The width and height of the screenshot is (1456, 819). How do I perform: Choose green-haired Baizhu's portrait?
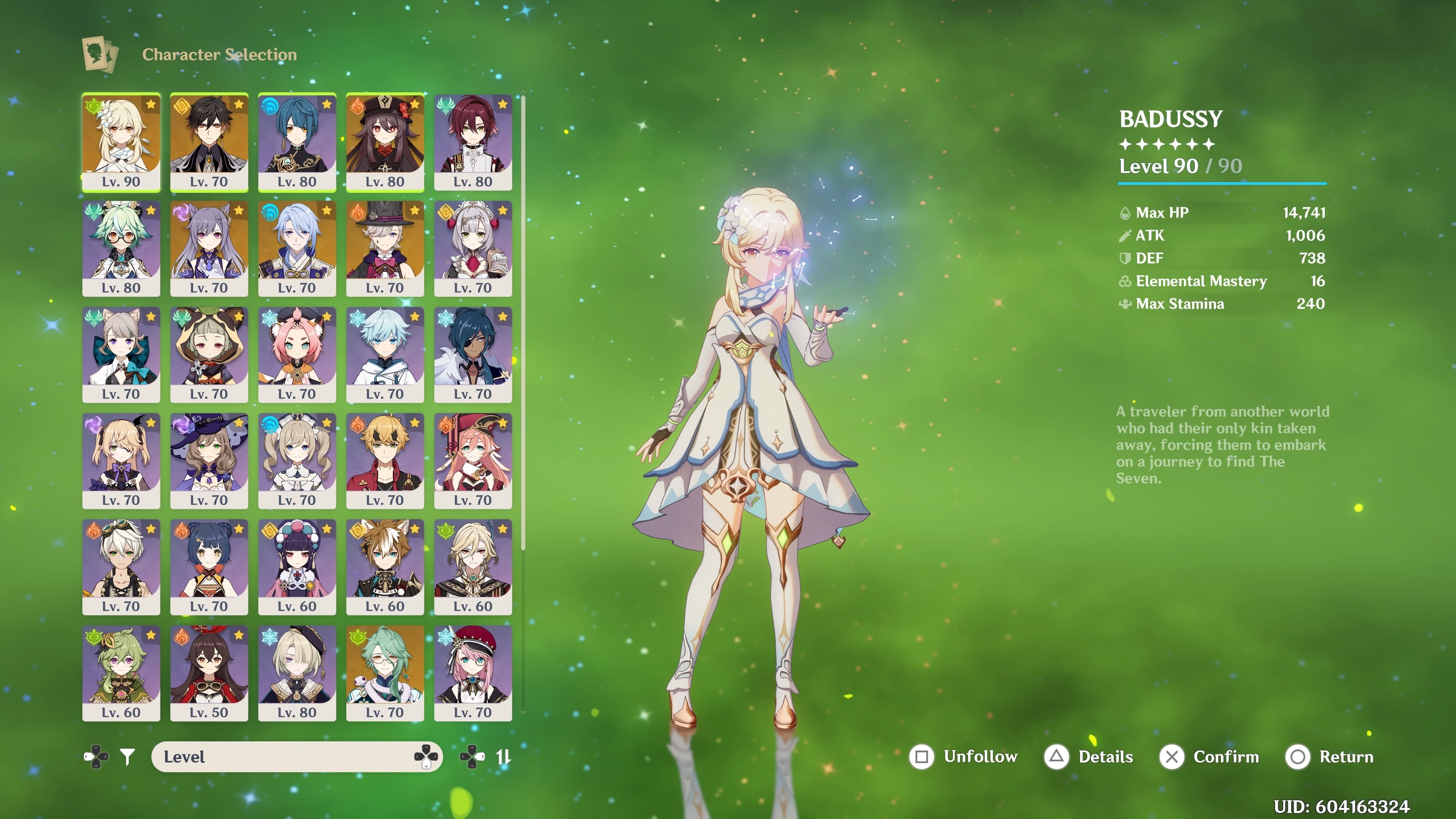pos(385,673)
